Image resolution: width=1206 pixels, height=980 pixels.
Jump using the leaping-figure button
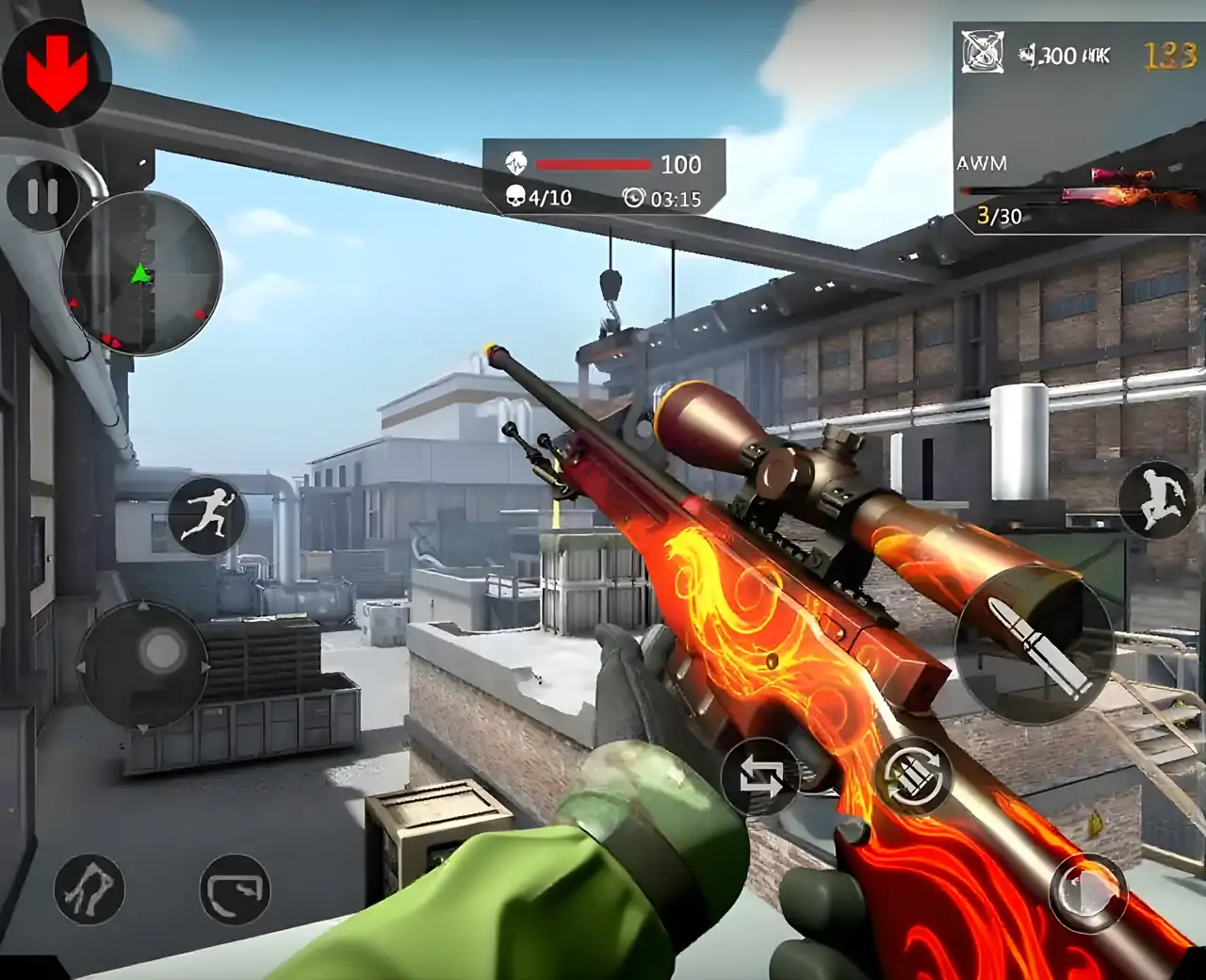1157,499
